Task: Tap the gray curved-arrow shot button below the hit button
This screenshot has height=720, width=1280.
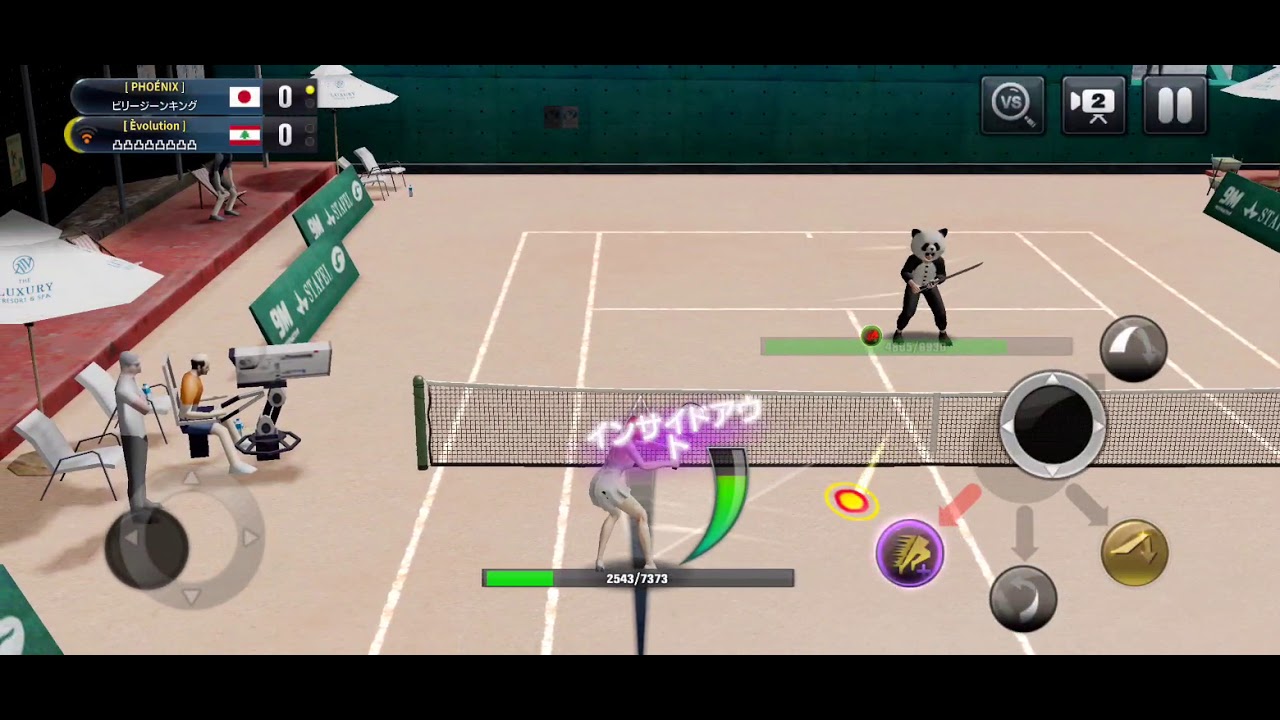Action: click(1023, 598)
